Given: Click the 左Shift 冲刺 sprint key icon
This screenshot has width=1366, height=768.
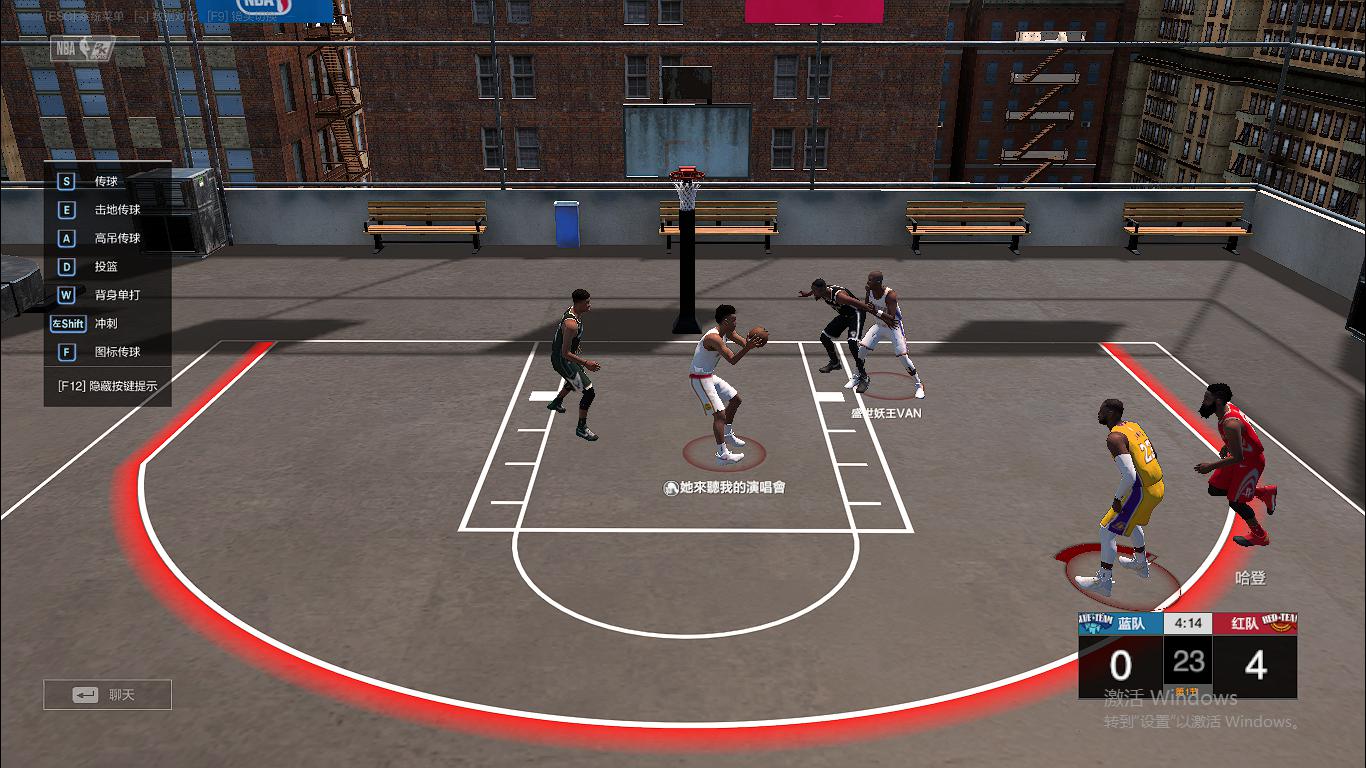Looking at the screenshot, I should point(67,323).
